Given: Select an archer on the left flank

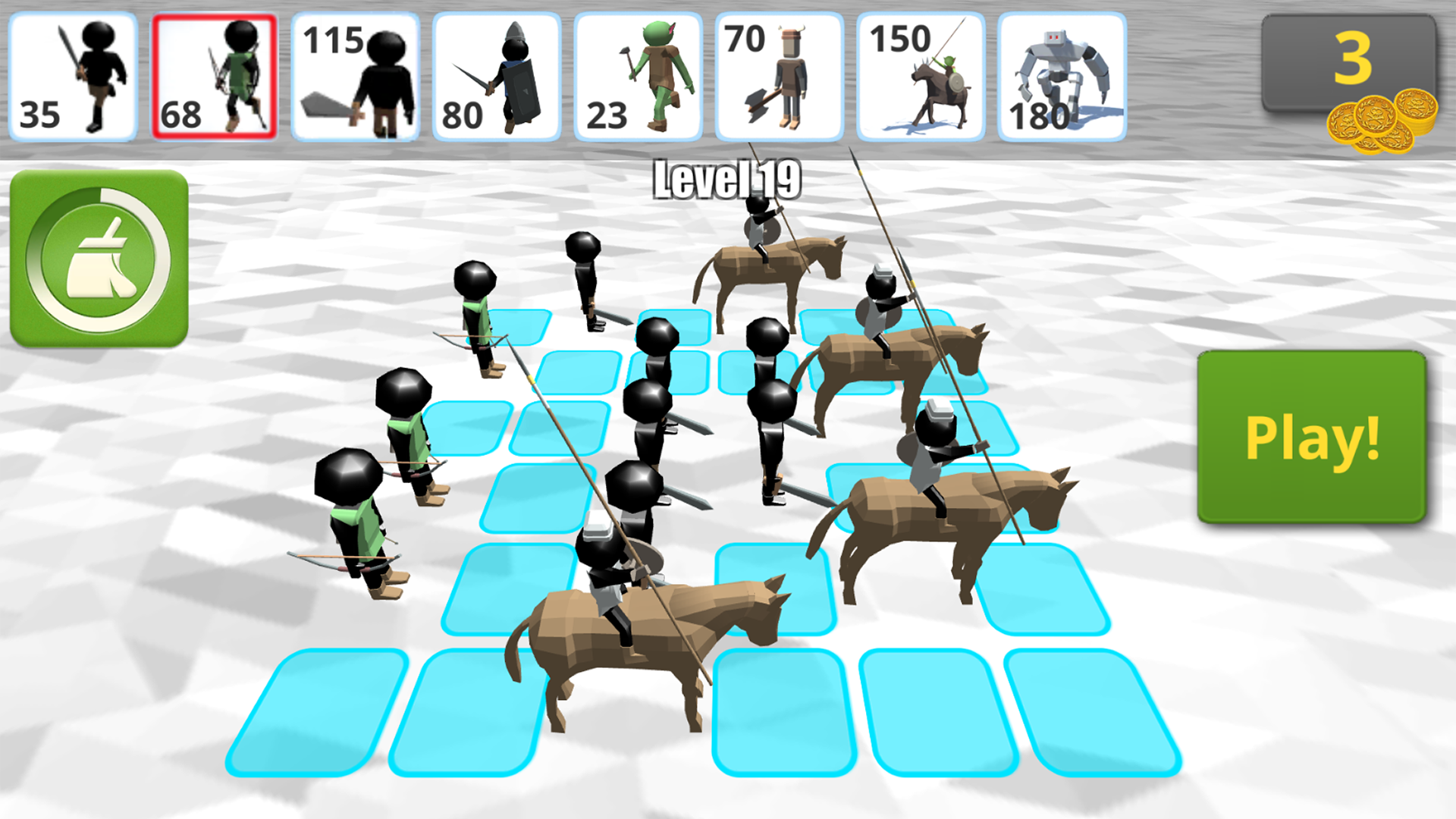Looking at the screenshot, I should (x=356, y=523).
